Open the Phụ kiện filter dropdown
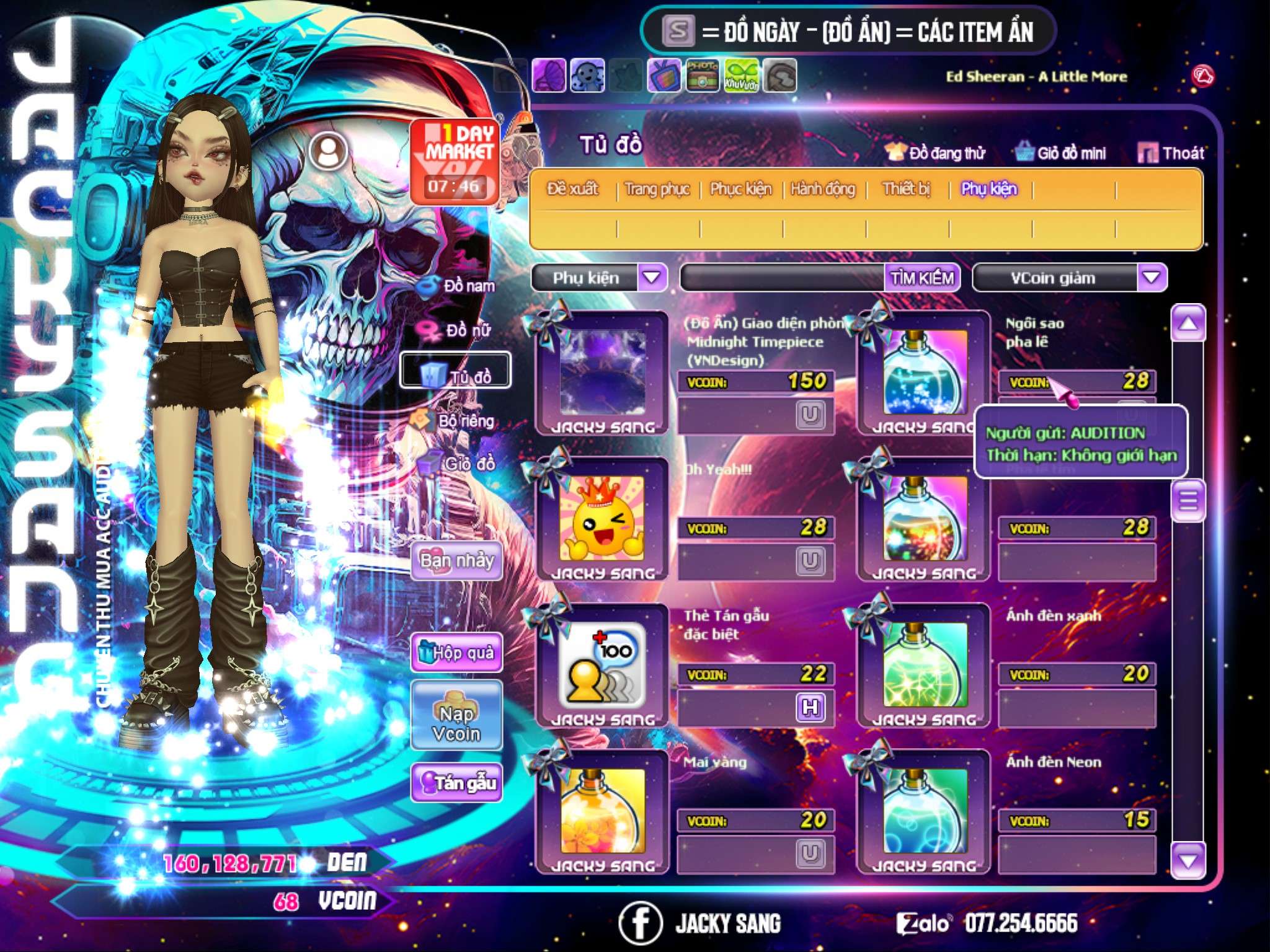 652,277
